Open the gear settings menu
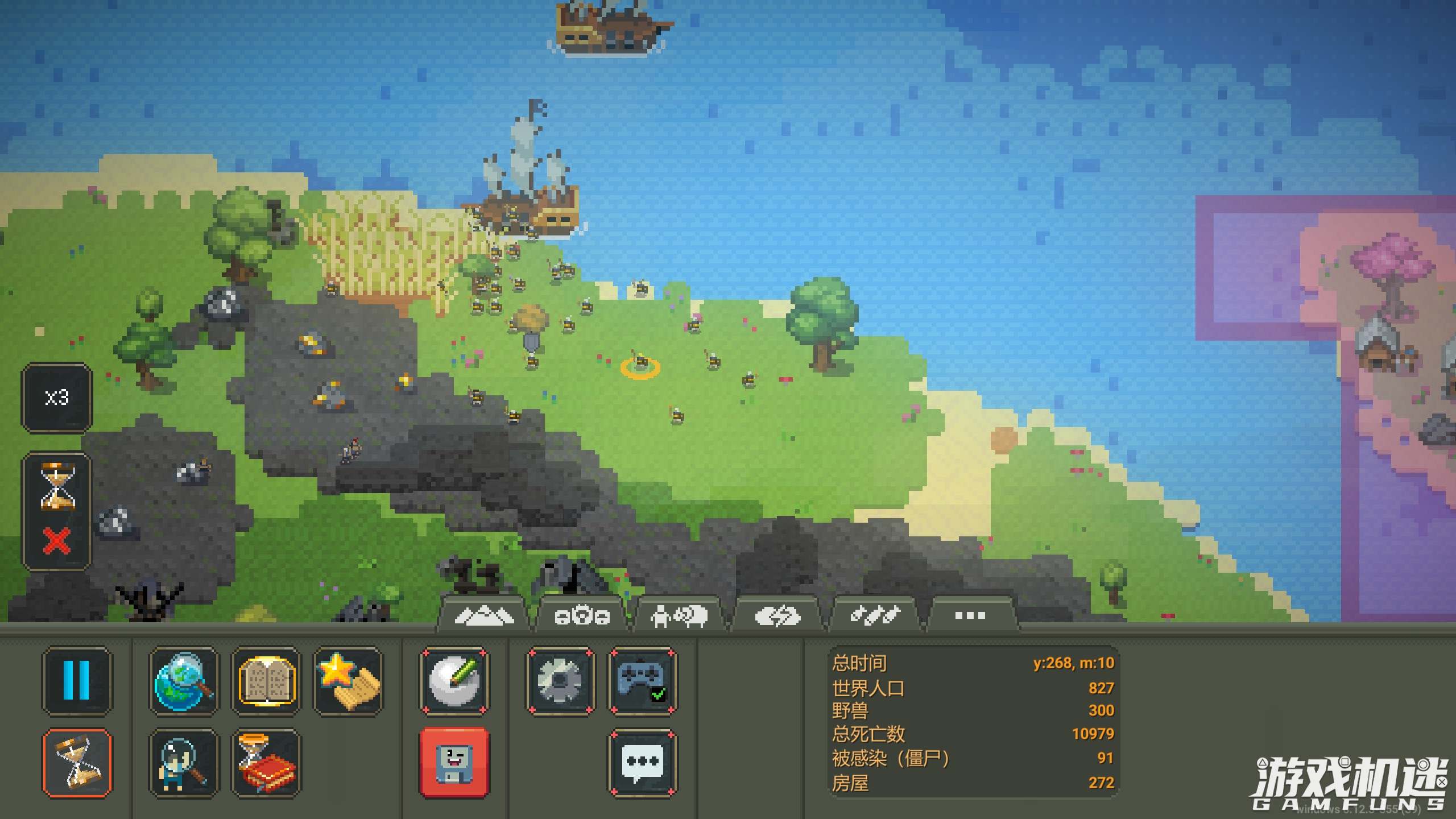 coord(560,680)
